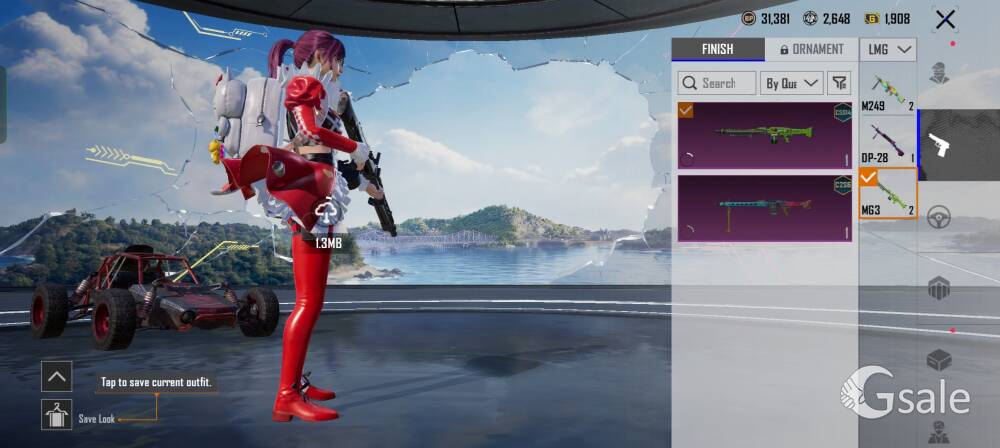The image size is (1000, 448).
Task: Open the stacked-cubes category on the sidebar
Action: click(939, 289)
